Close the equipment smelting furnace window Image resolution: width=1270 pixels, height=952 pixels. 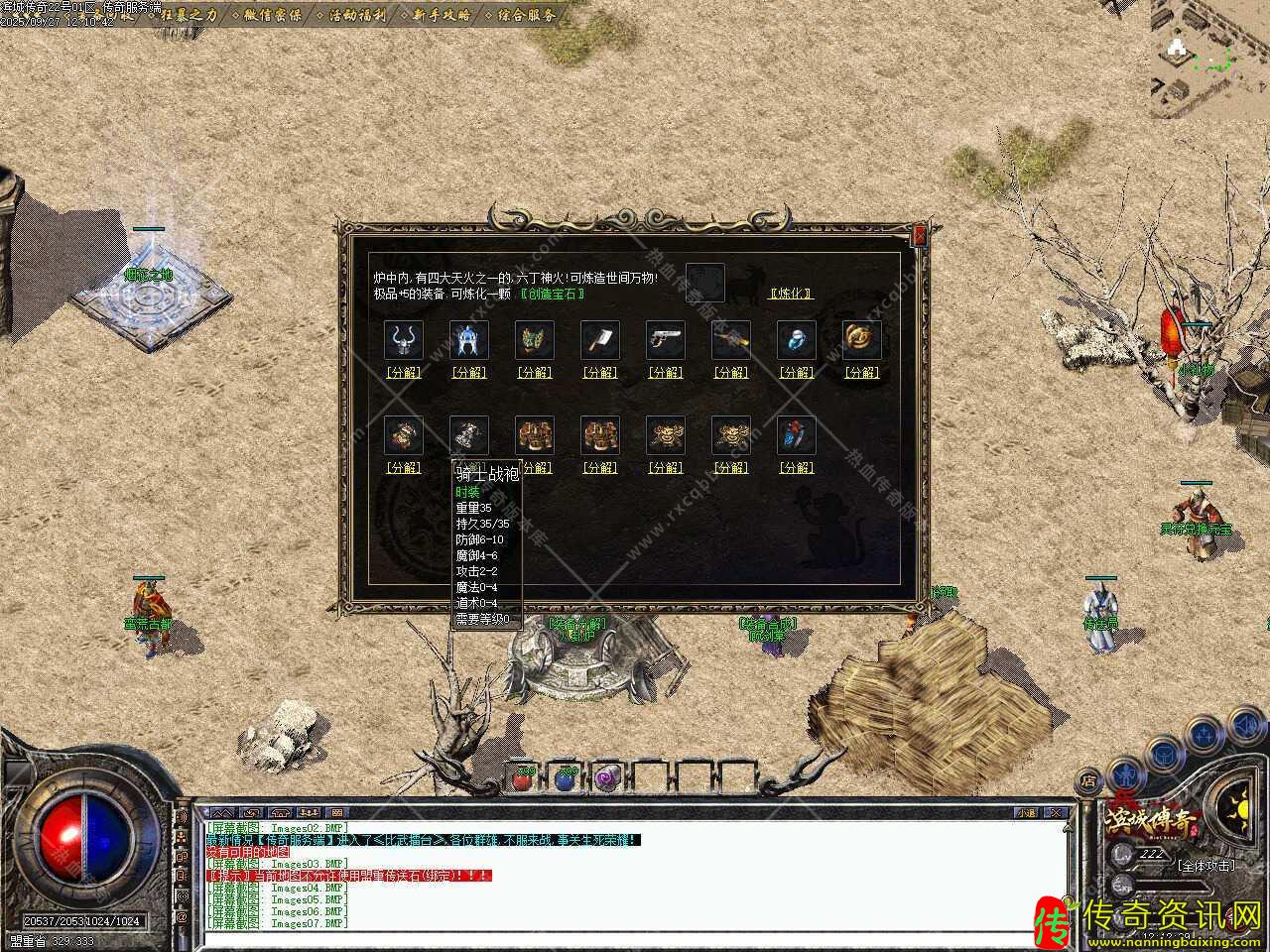click(920, 235)
